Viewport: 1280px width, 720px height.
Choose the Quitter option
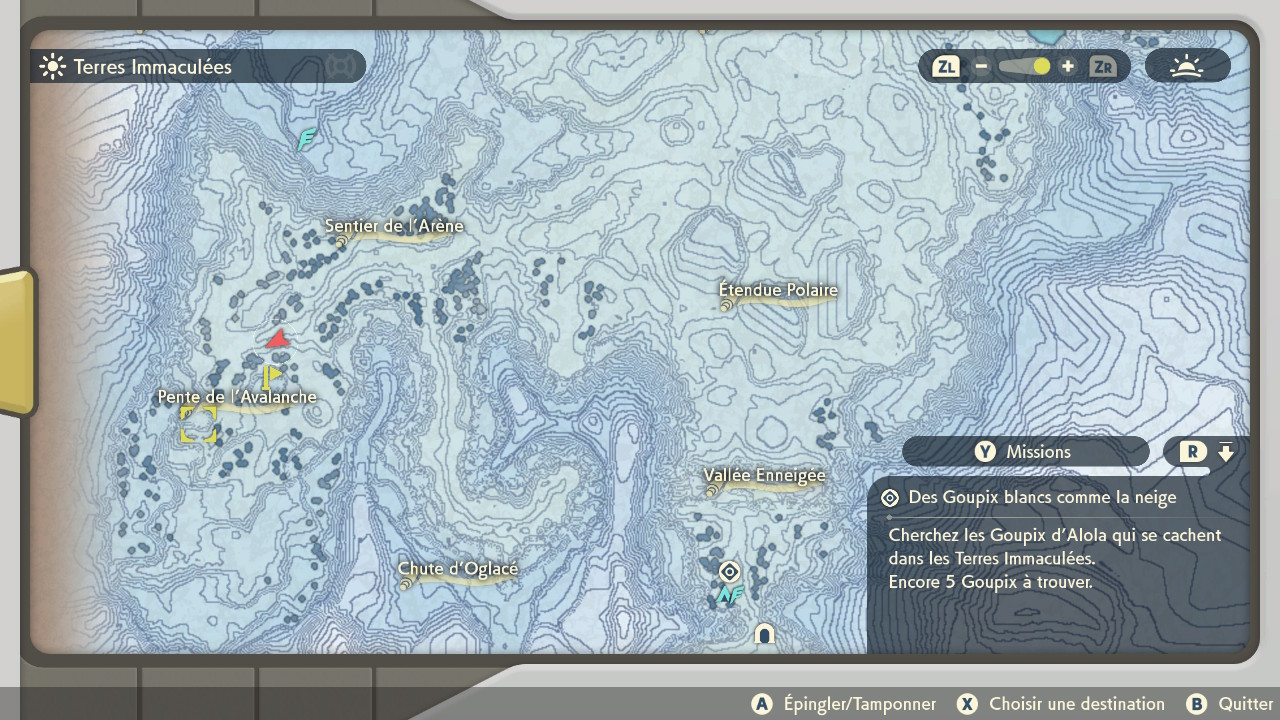1230,704
